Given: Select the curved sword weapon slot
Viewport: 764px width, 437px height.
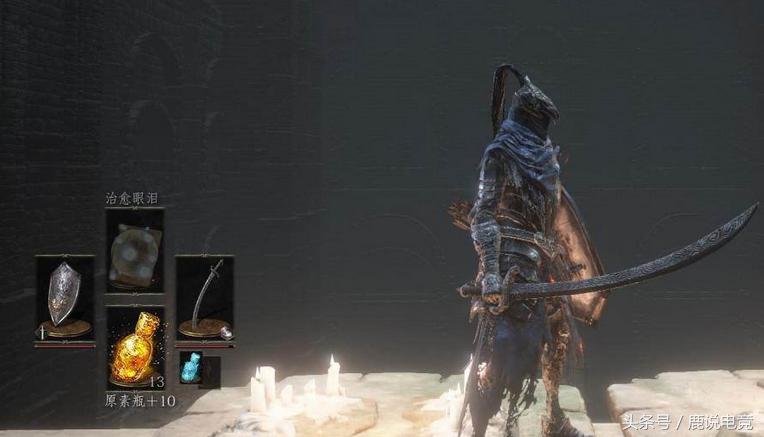Looking at the screenshot, I should (x=205, y=298).
